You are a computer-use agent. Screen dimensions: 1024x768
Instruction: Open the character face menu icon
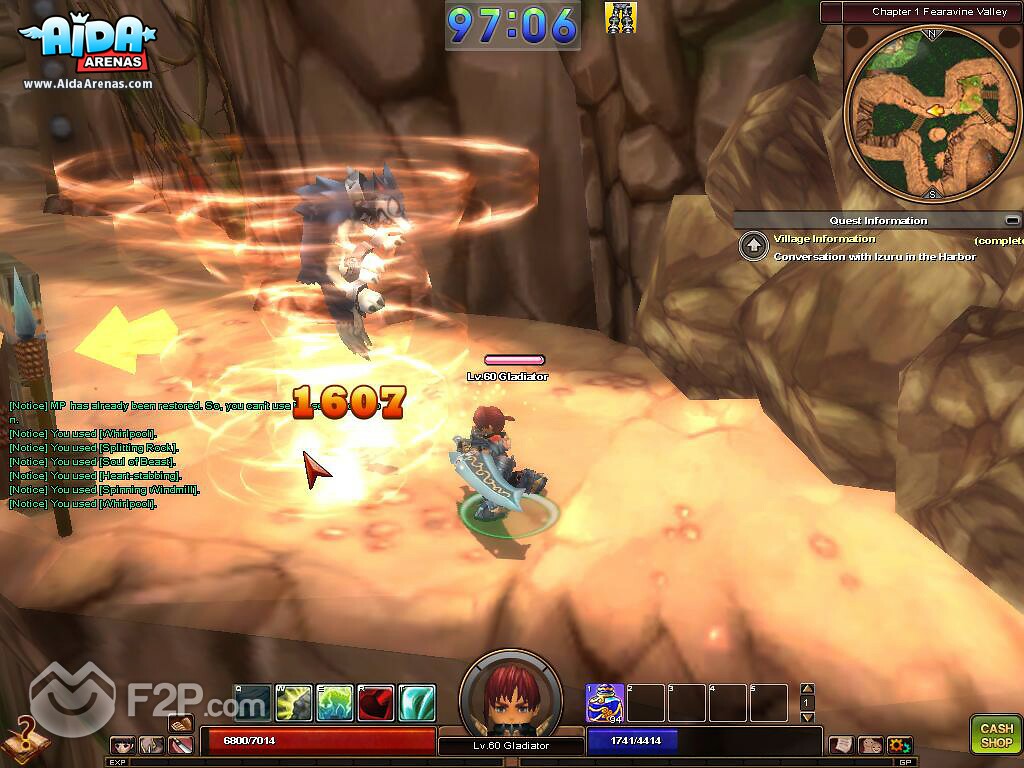(x=123, y=745)
